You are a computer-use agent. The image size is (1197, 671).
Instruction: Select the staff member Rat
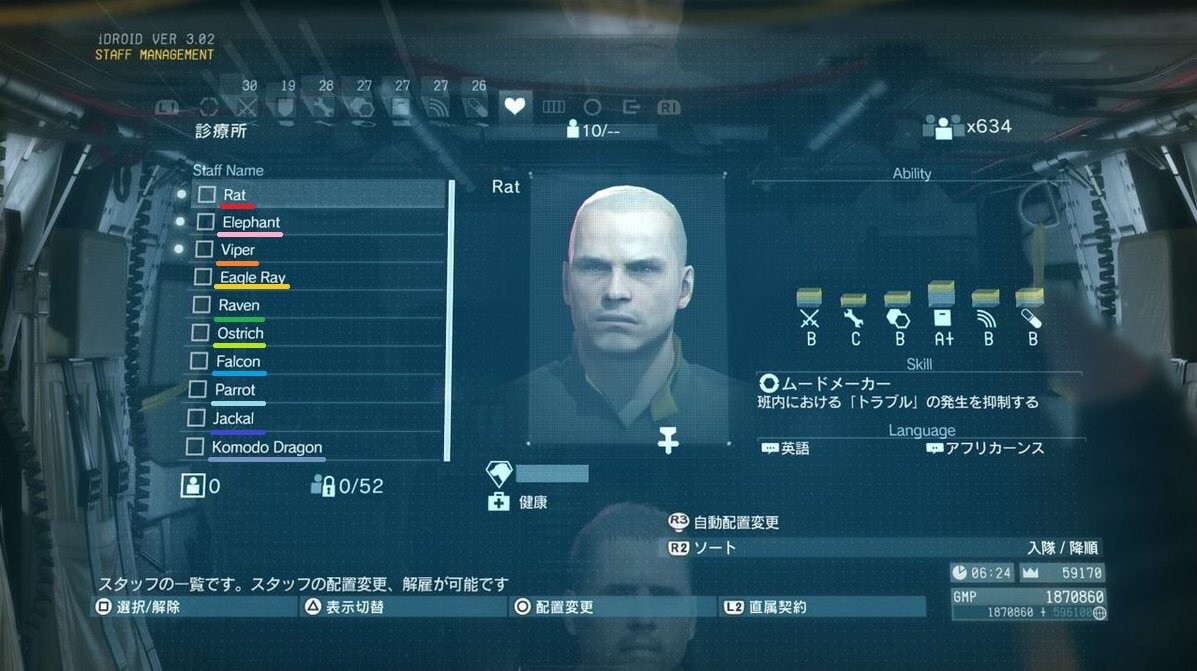(235, 194)
